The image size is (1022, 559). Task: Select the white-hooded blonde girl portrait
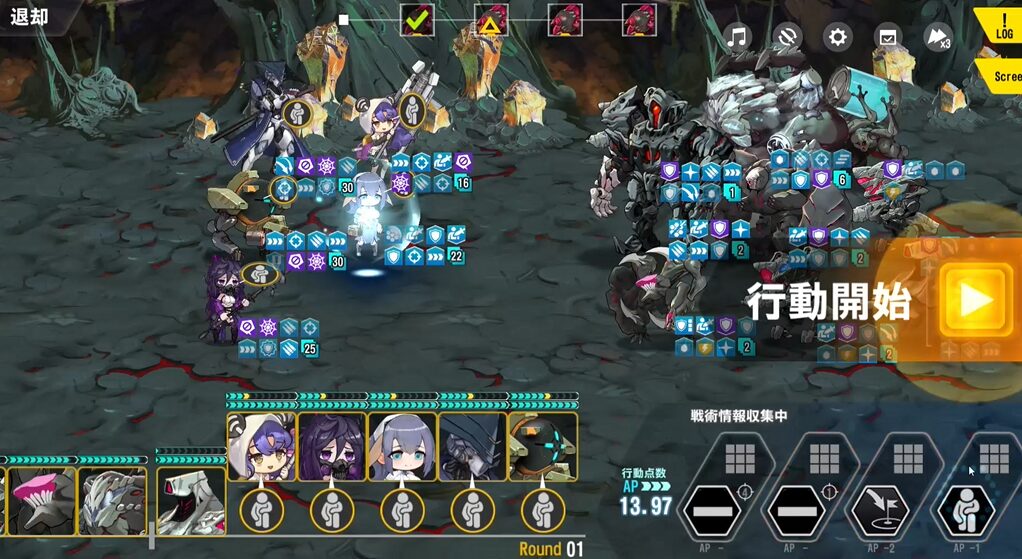(261, 448)
